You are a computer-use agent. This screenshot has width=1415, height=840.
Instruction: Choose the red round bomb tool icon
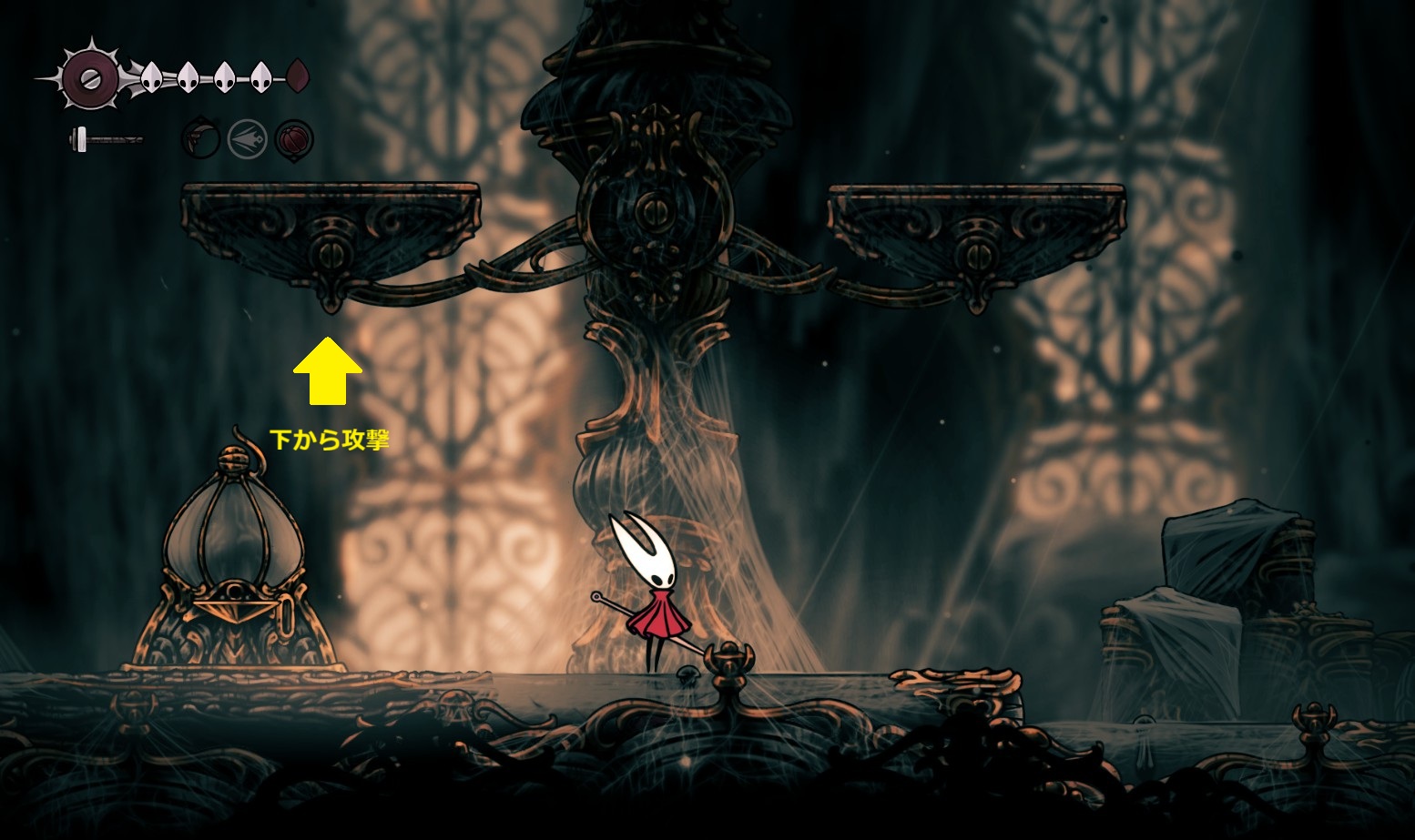pos(294,139)
